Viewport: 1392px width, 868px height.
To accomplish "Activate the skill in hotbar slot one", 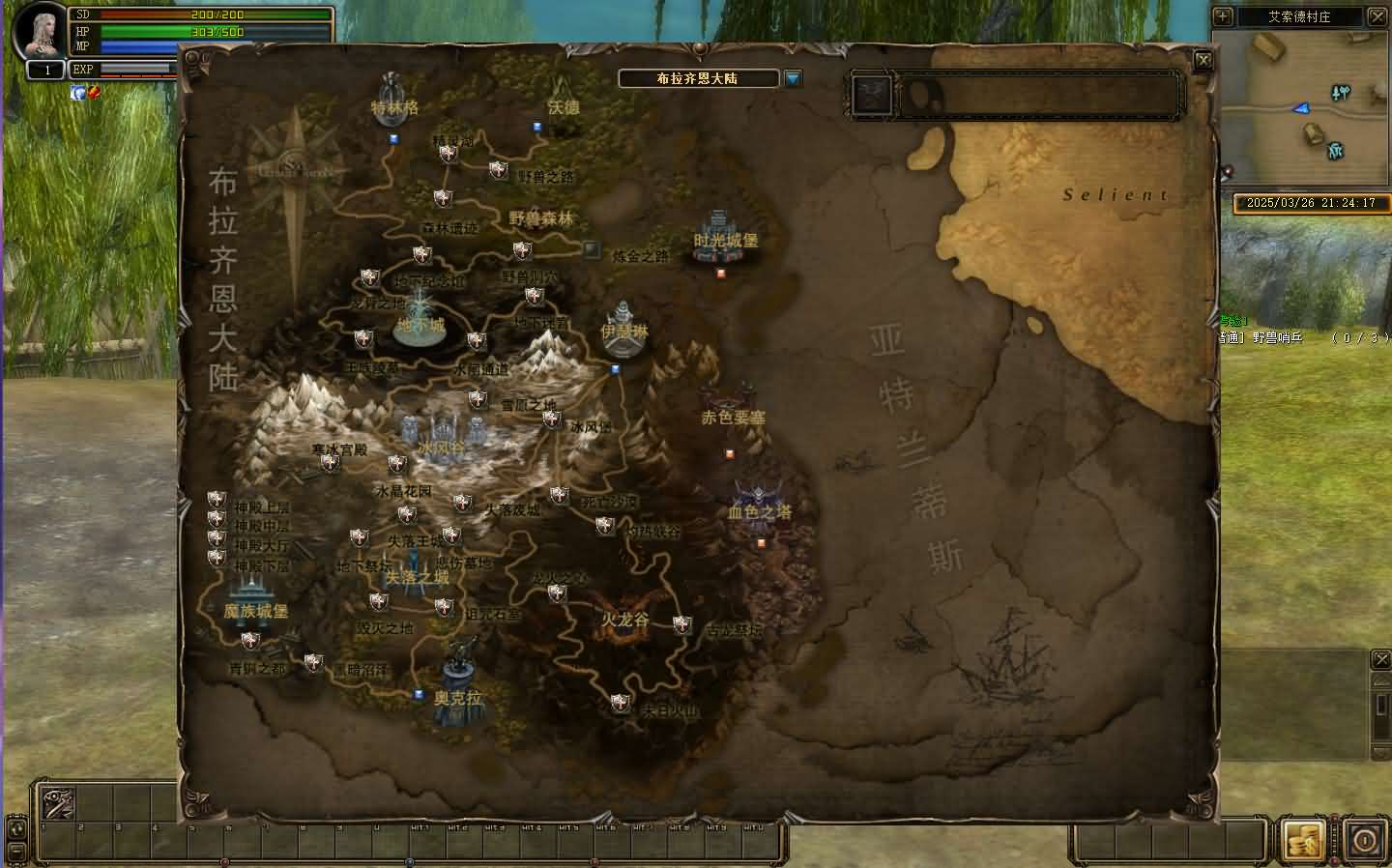I will coord(56,802).
